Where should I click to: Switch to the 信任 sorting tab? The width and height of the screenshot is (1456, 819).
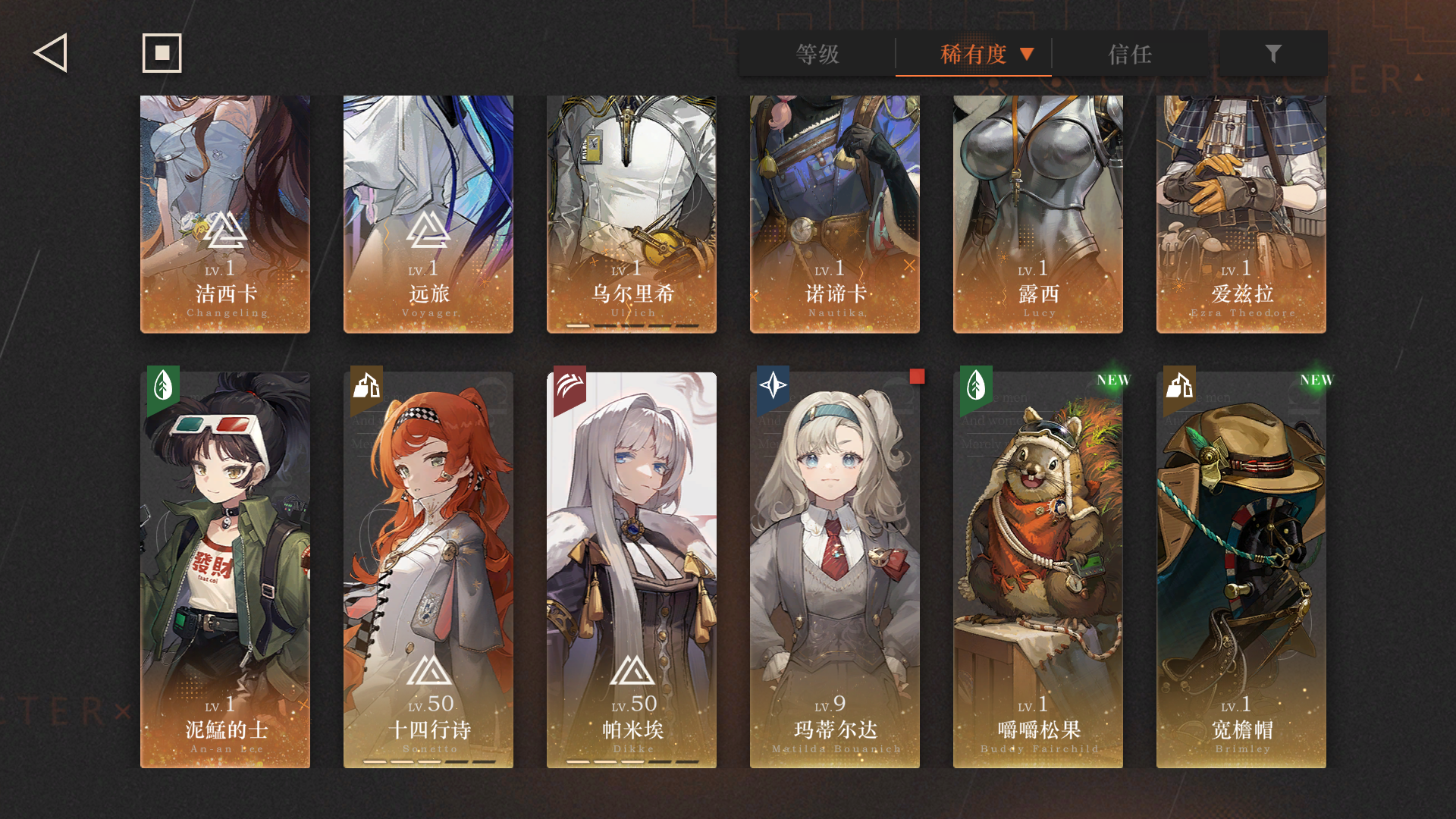pyautogui.click(x=1129, y=55)
